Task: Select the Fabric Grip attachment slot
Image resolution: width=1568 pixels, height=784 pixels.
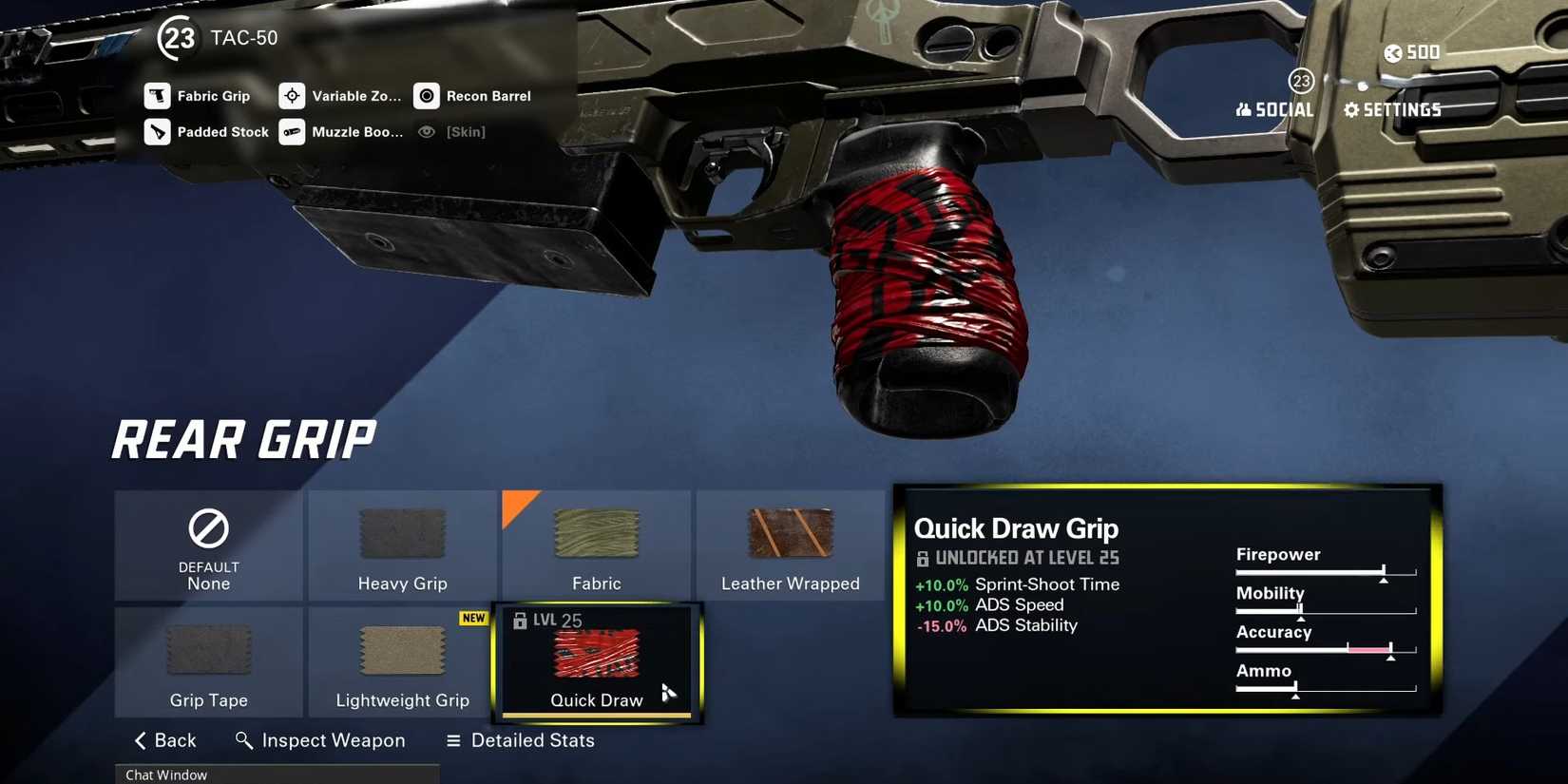Action: (x=198, y=96)
